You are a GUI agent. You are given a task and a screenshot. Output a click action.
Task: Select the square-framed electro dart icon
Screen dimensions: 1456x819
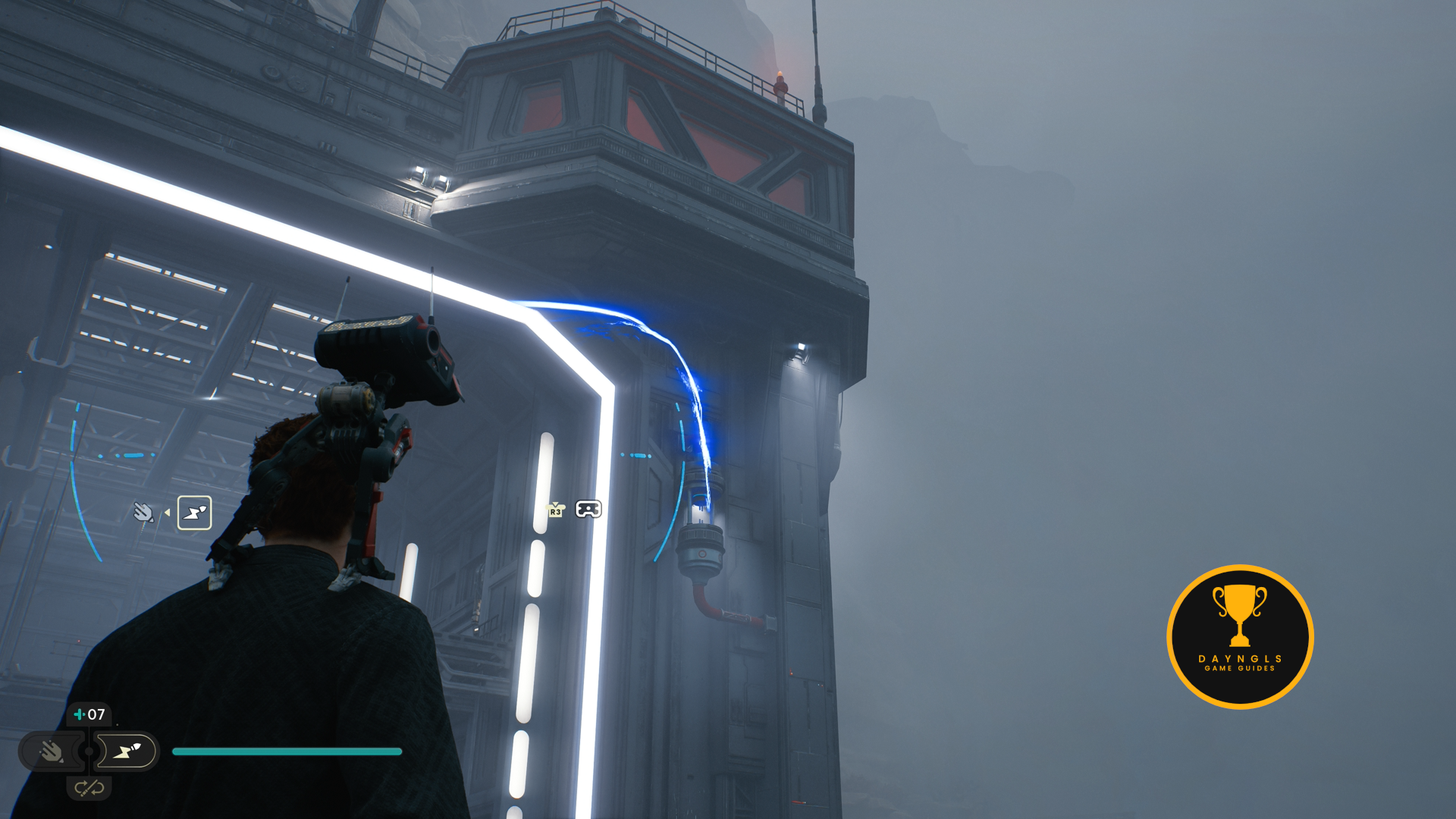point(194,513)
